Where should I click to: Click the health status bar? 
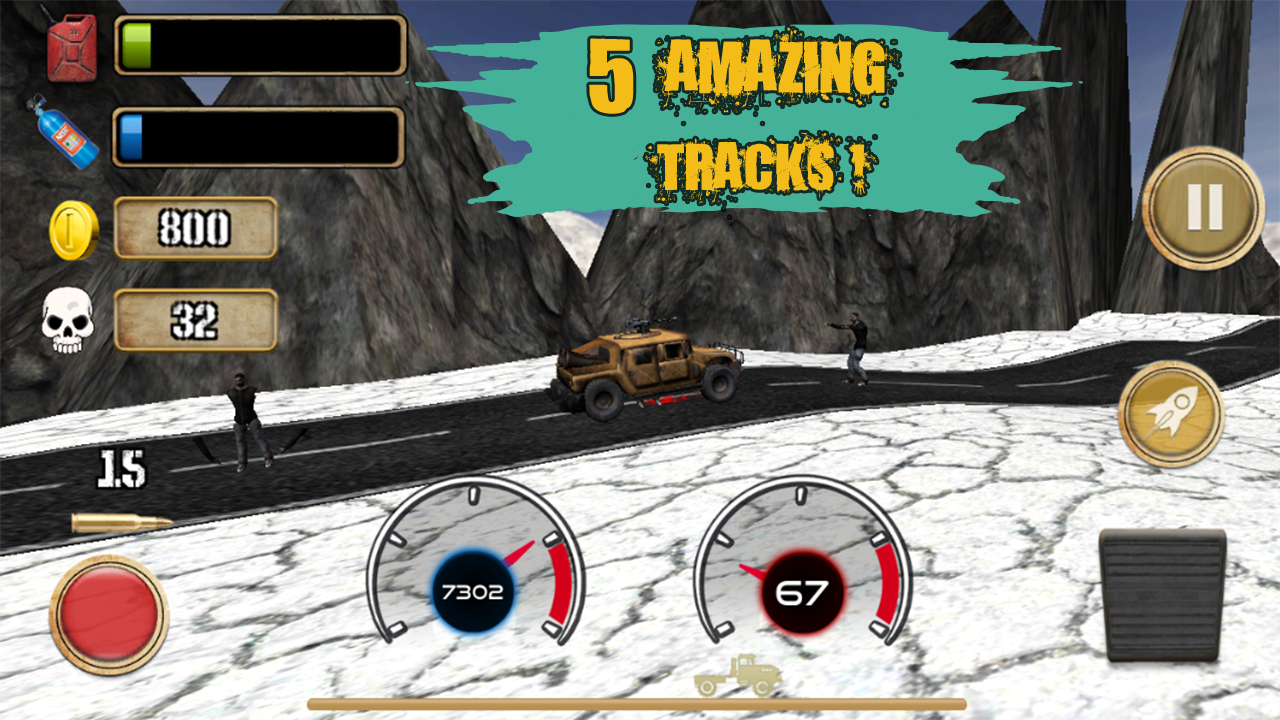coord(260,47)
